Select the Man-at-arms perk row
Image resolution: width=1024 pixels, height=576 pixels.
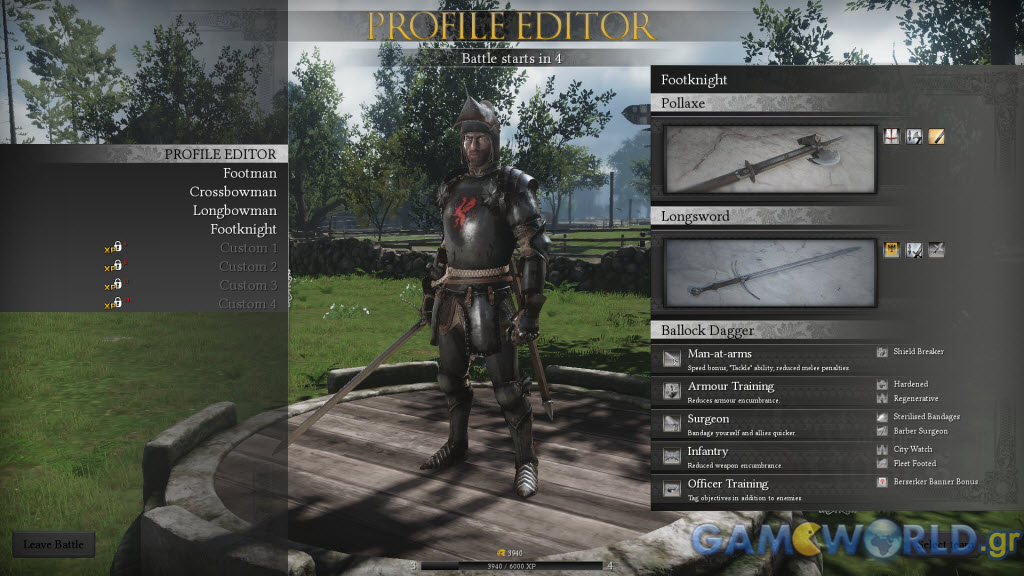pyautogui.click(x=762, y=360)
